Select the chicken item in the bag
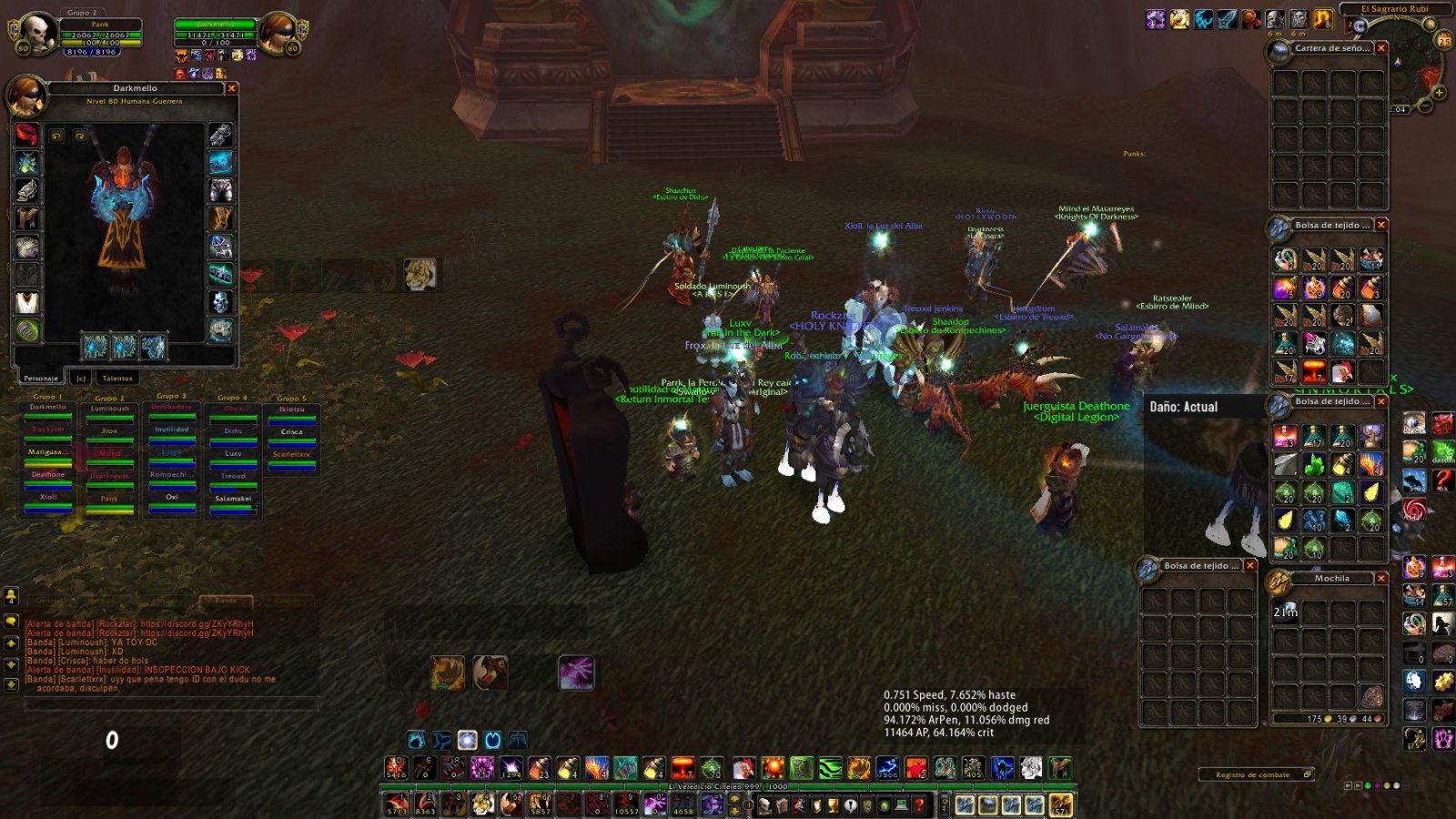Image resolution: width=1456 pixels, height=819 pixels. pyautogui.click(x=1342, y=371)
